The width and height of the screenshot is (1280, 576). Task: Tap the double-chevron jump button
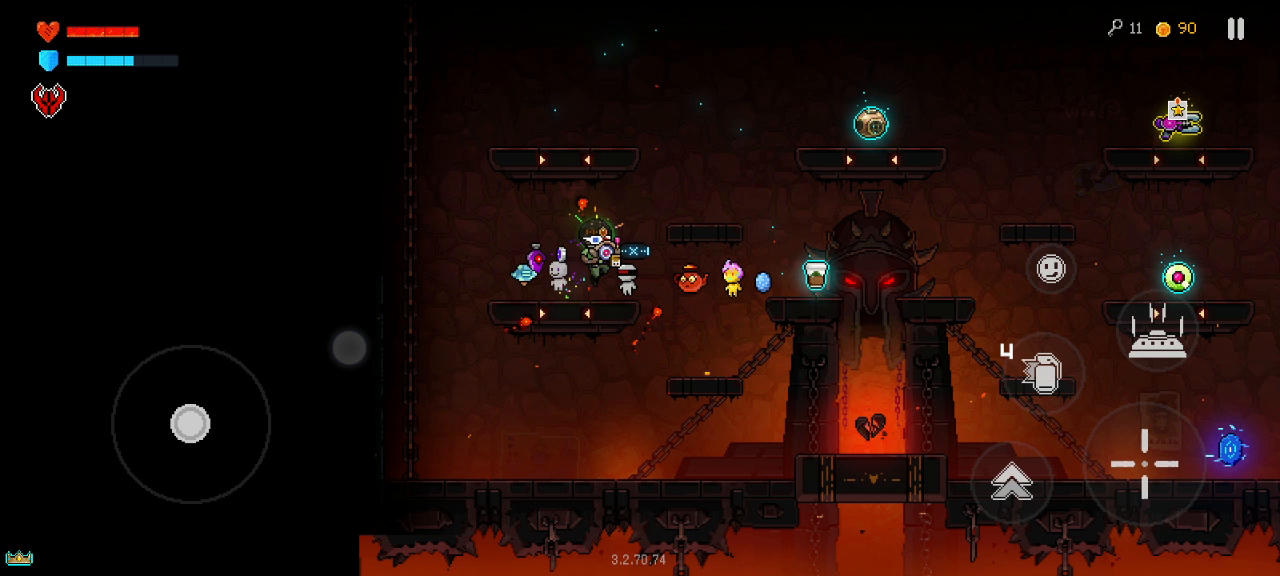pyautogui.click(x=1012, y=483)
